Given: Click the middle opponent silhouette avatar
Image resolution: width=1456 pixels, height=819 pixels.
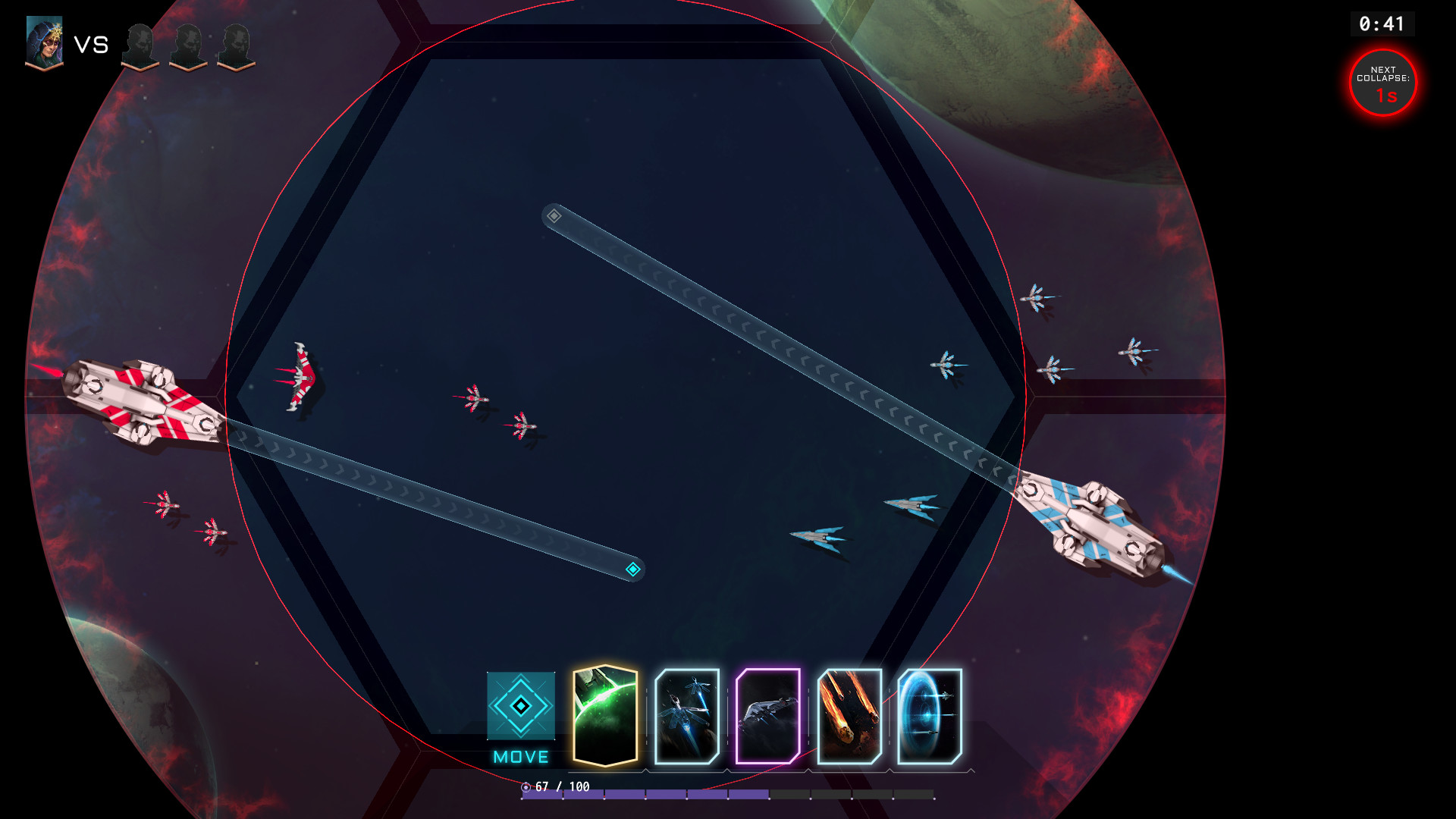Looking at the screenshot, I should (187, 45).
